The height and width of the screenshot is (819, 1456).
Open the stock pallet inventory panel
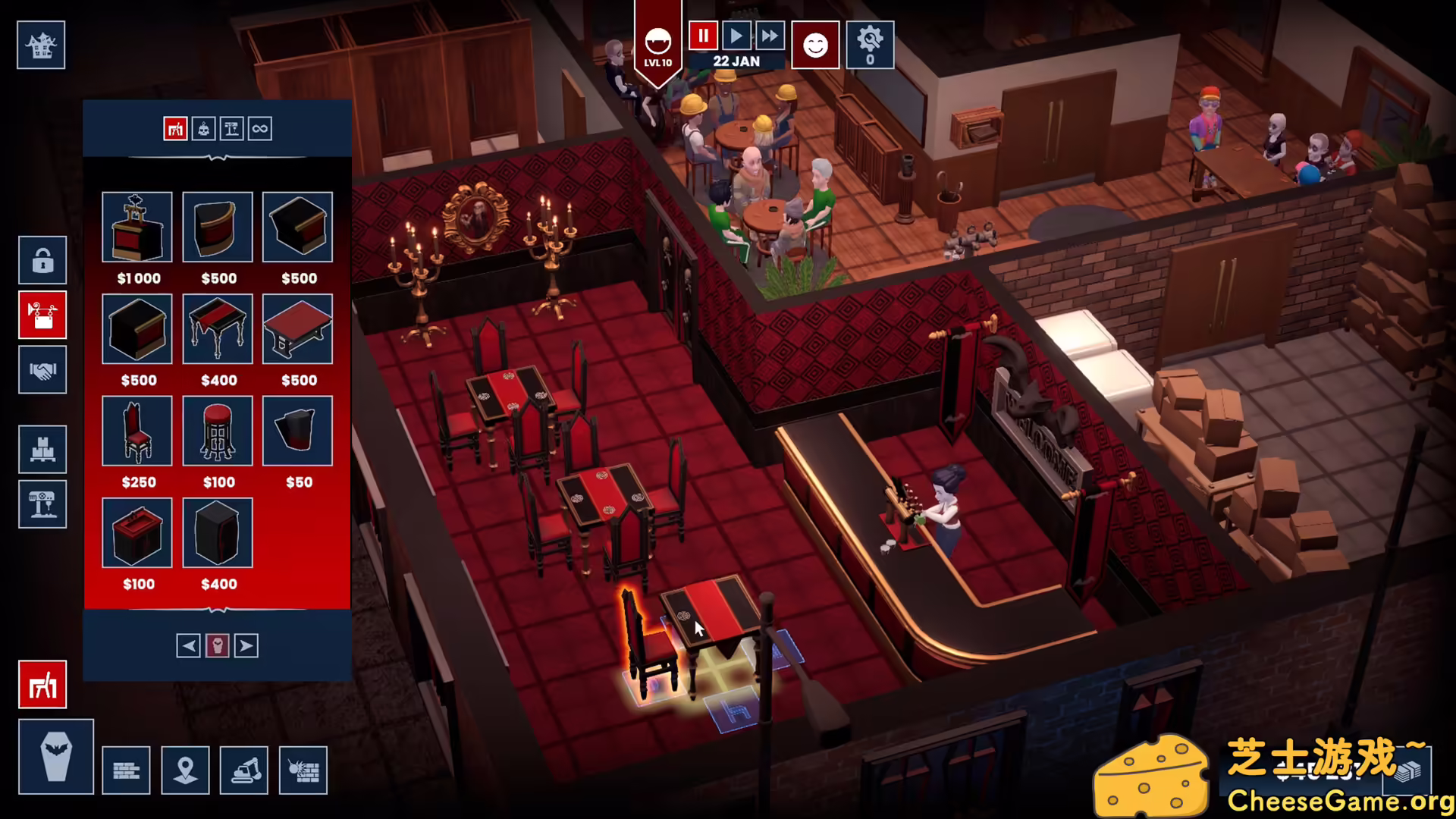pos(42,449)
